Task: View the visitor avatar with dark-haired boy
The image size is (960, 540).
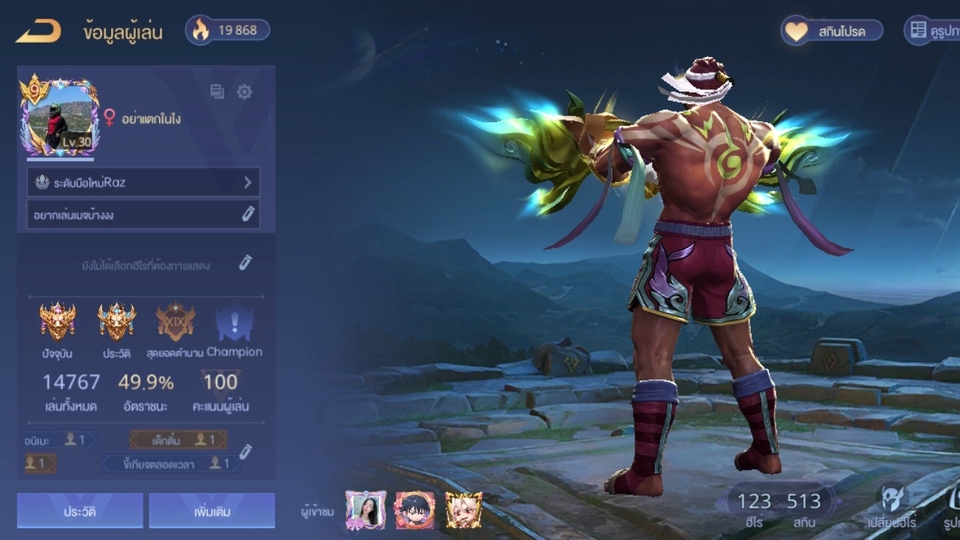Action: 414,510
